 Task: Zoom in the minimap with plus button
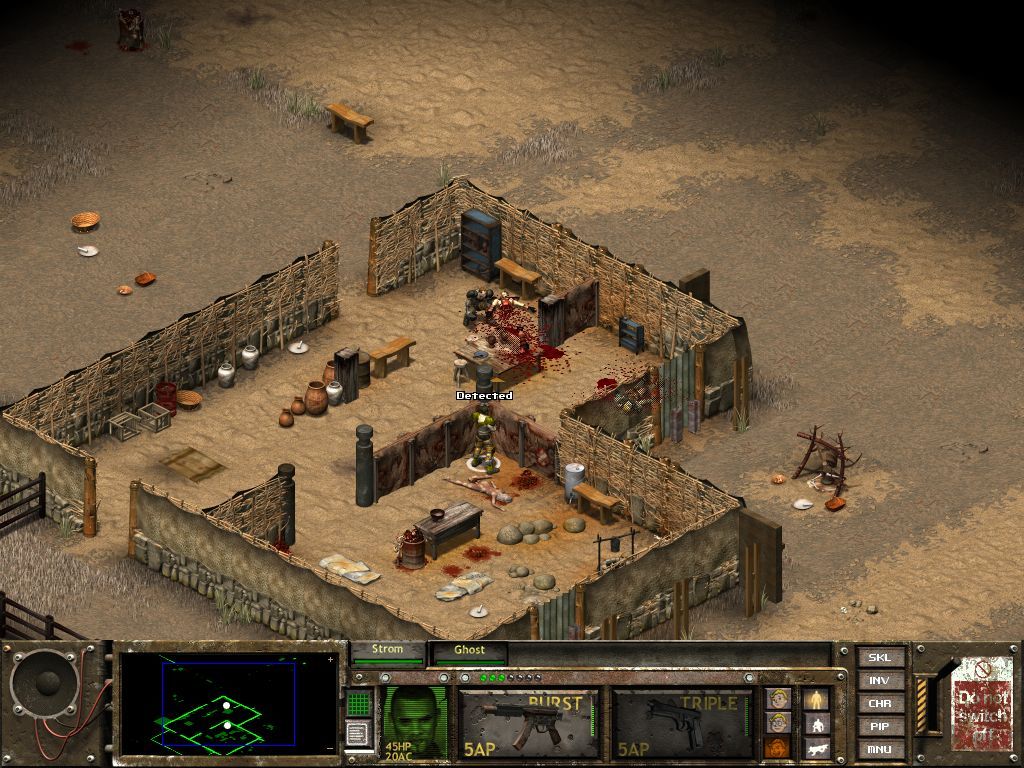pyautogui.click(x=331, y=660)
